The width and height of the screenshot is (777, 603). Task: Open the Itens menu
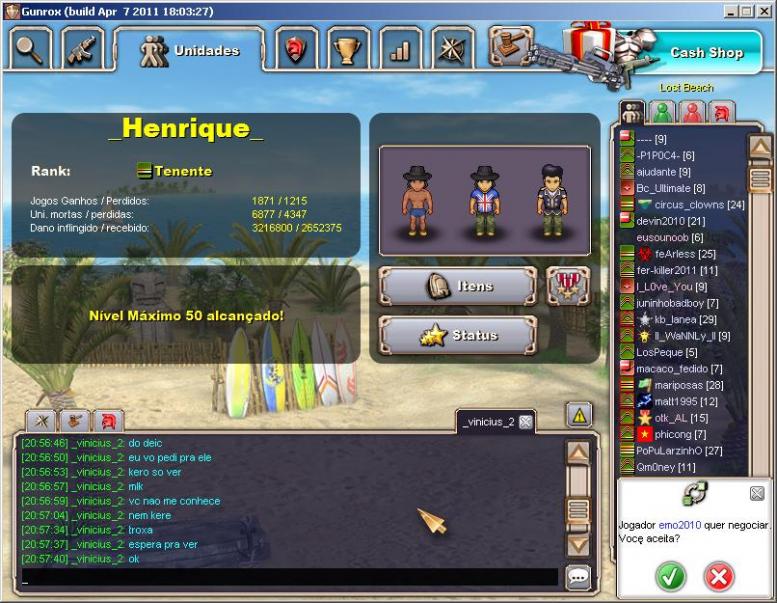click(x=458, y=286)
